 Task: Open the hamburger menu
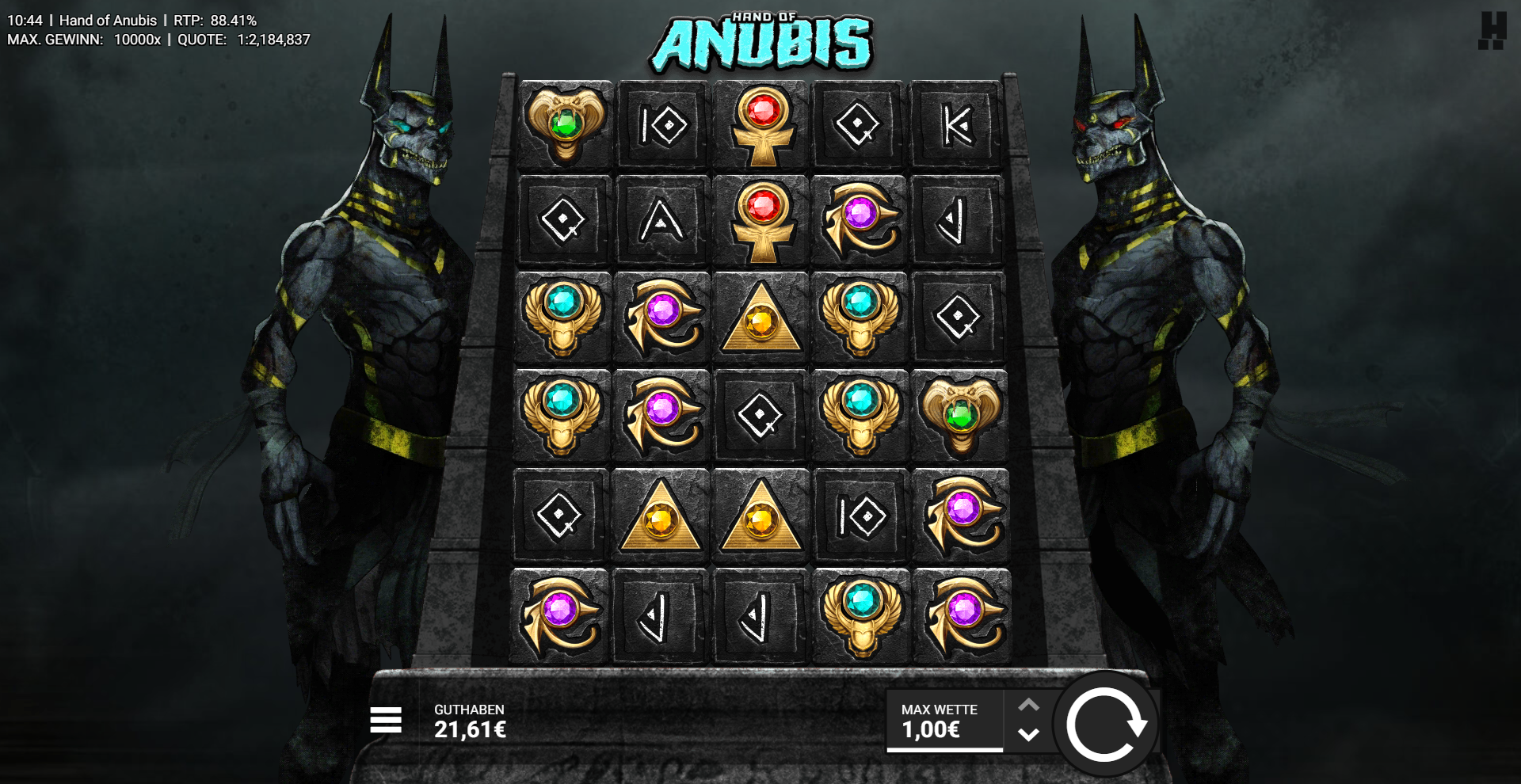[386, 721]
